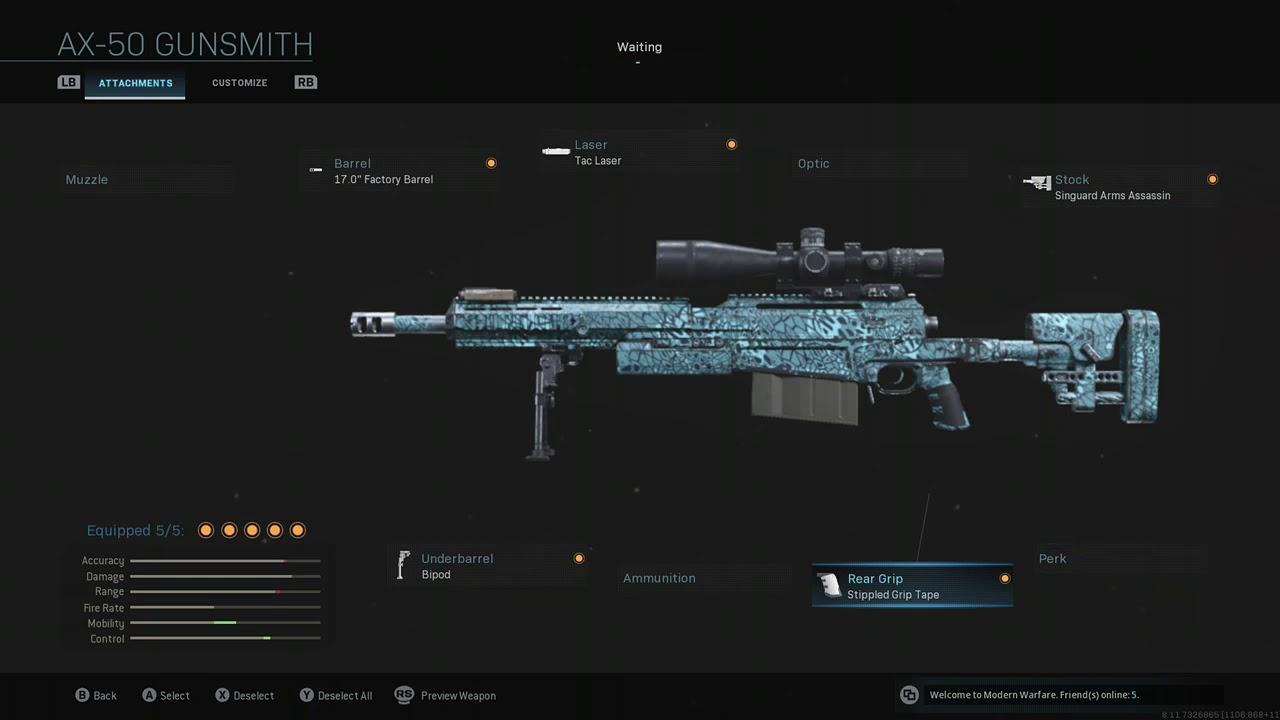Click the first equipped attachment dot

[x=205, y=530]
